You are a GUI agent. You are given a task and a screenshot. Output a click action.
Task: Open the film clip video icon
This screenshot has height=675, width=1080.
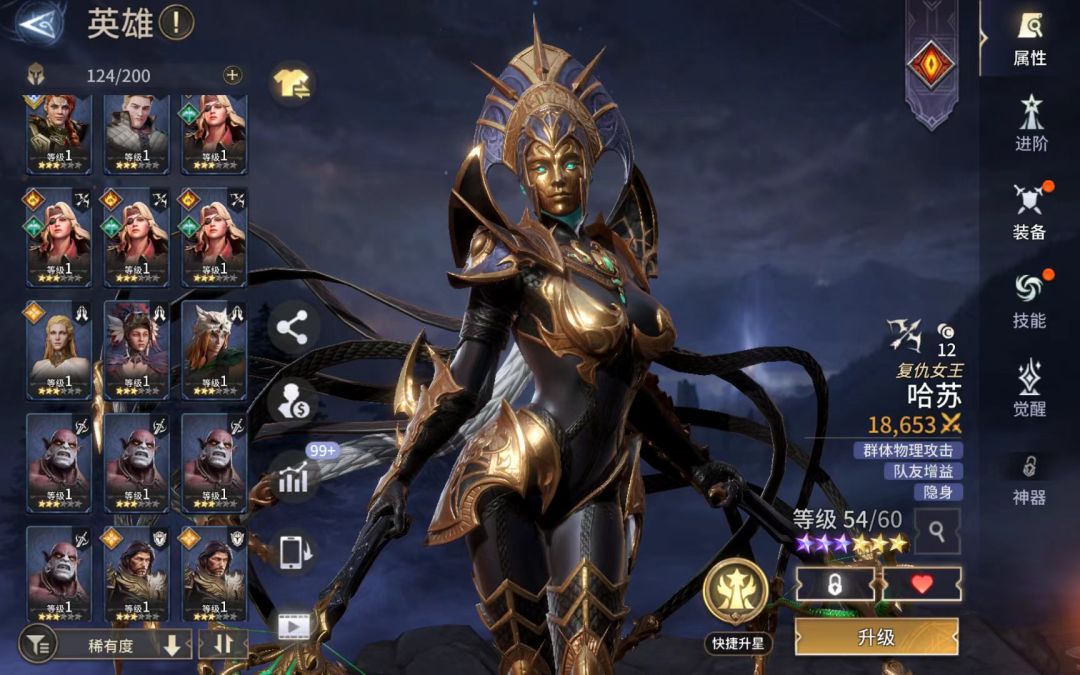[x=292, y=626]
